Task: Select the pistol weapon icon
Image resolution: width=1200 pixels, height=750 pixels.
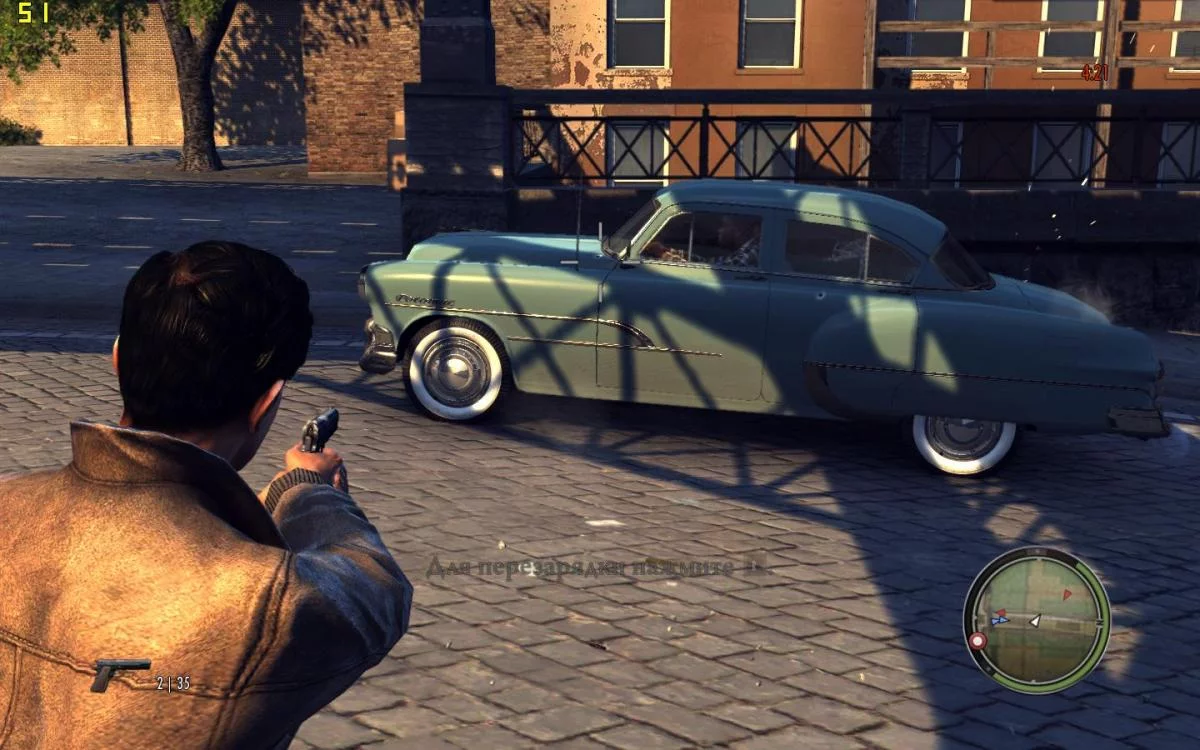Action: coord(119,673)
